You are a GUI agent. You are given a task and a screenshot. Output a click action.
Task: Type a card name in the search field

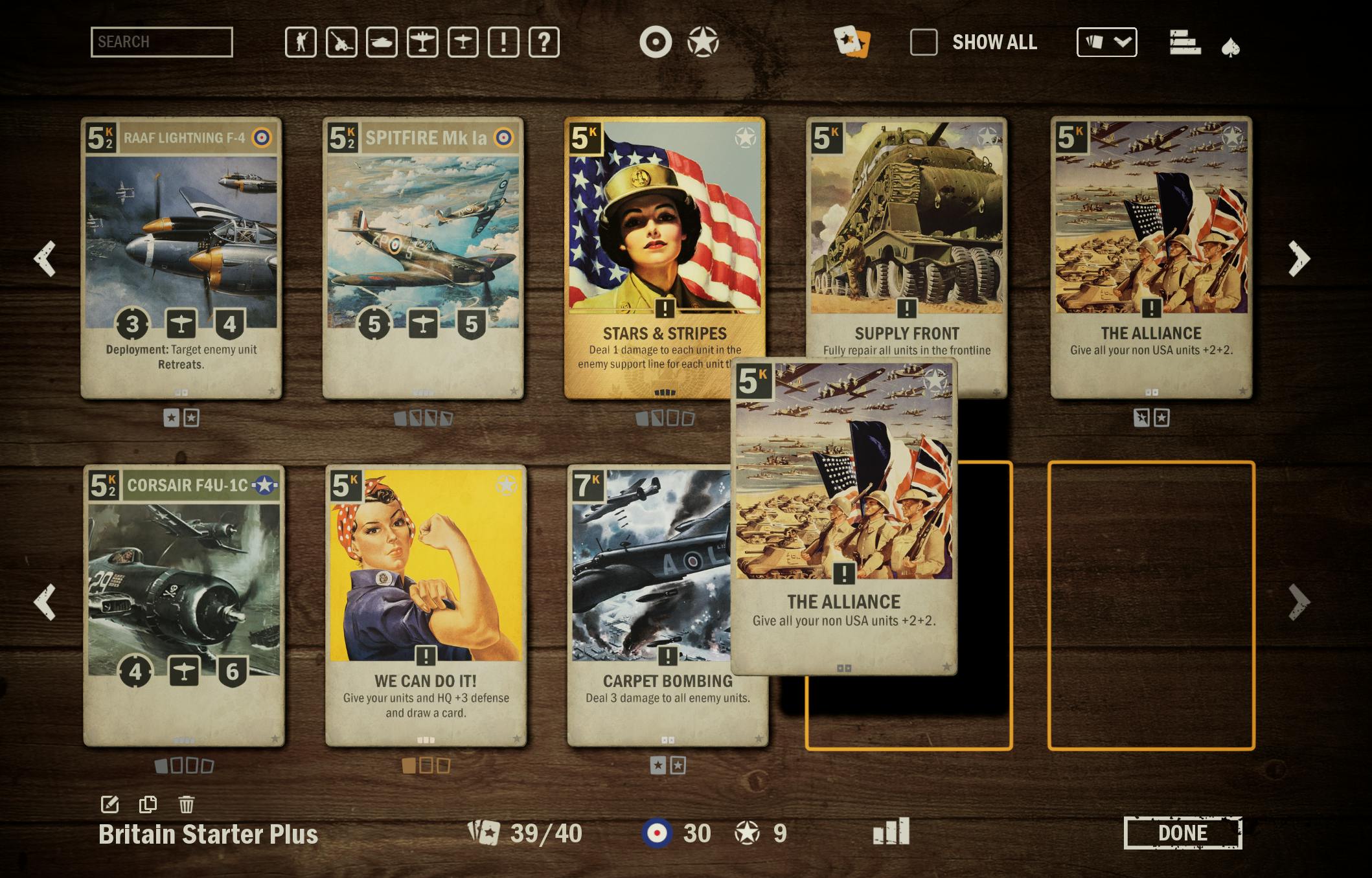162,43
